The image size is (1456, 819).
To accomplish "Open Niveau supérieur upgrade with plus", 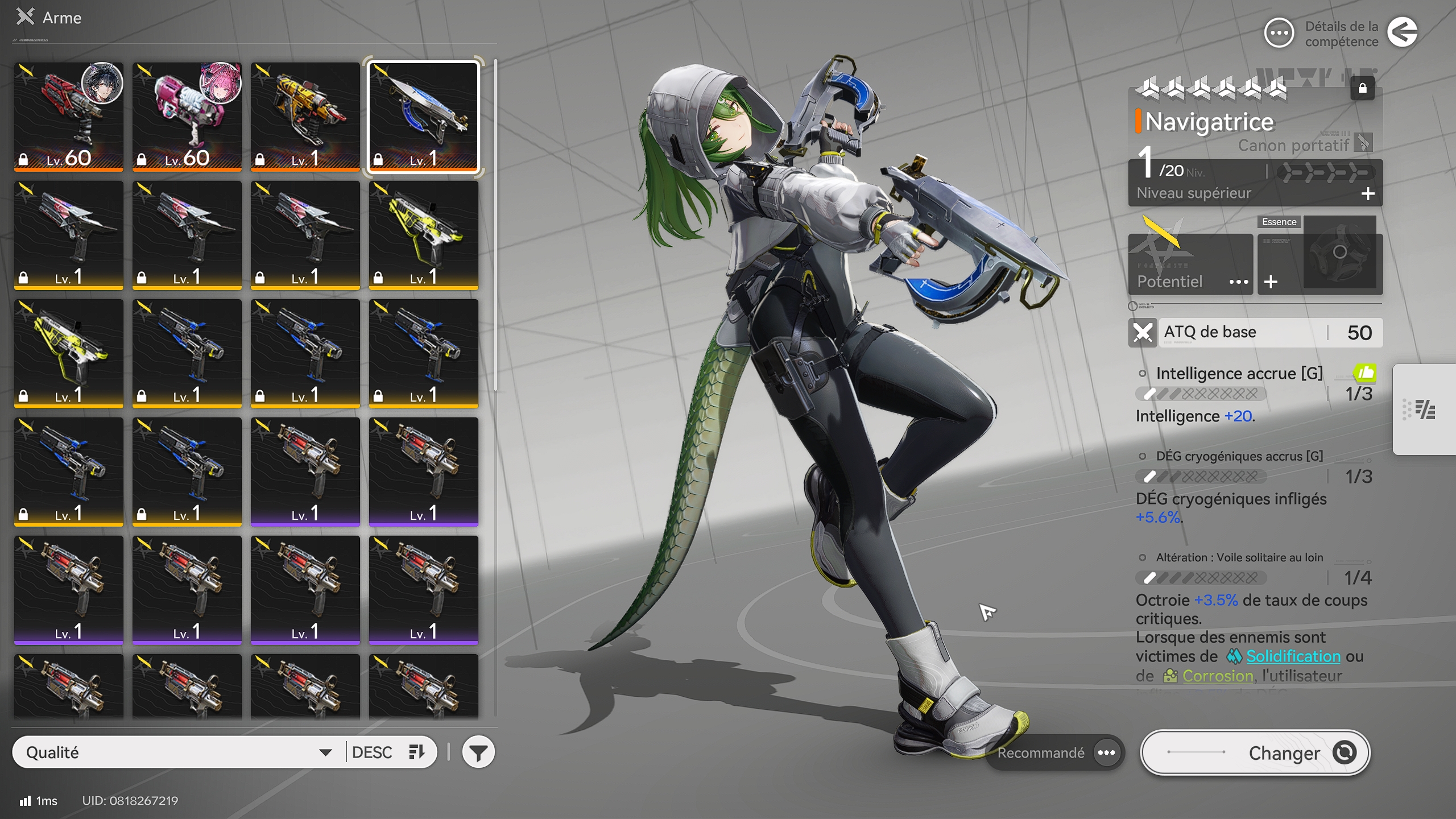I will pyautogui.click(x=1368, y=194).
